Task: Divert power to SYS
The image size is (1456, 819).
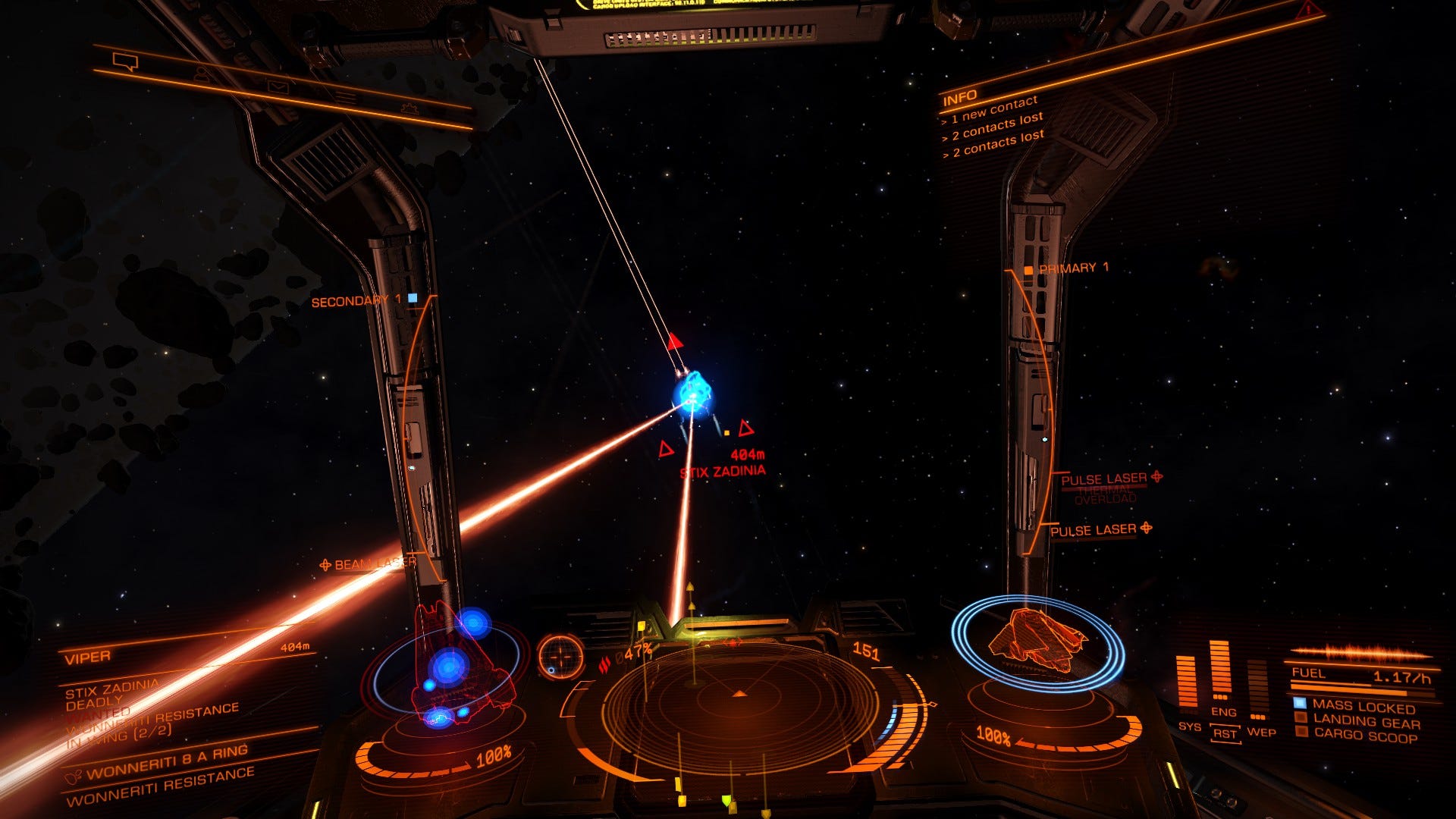Action: [x=1188, y=726]
